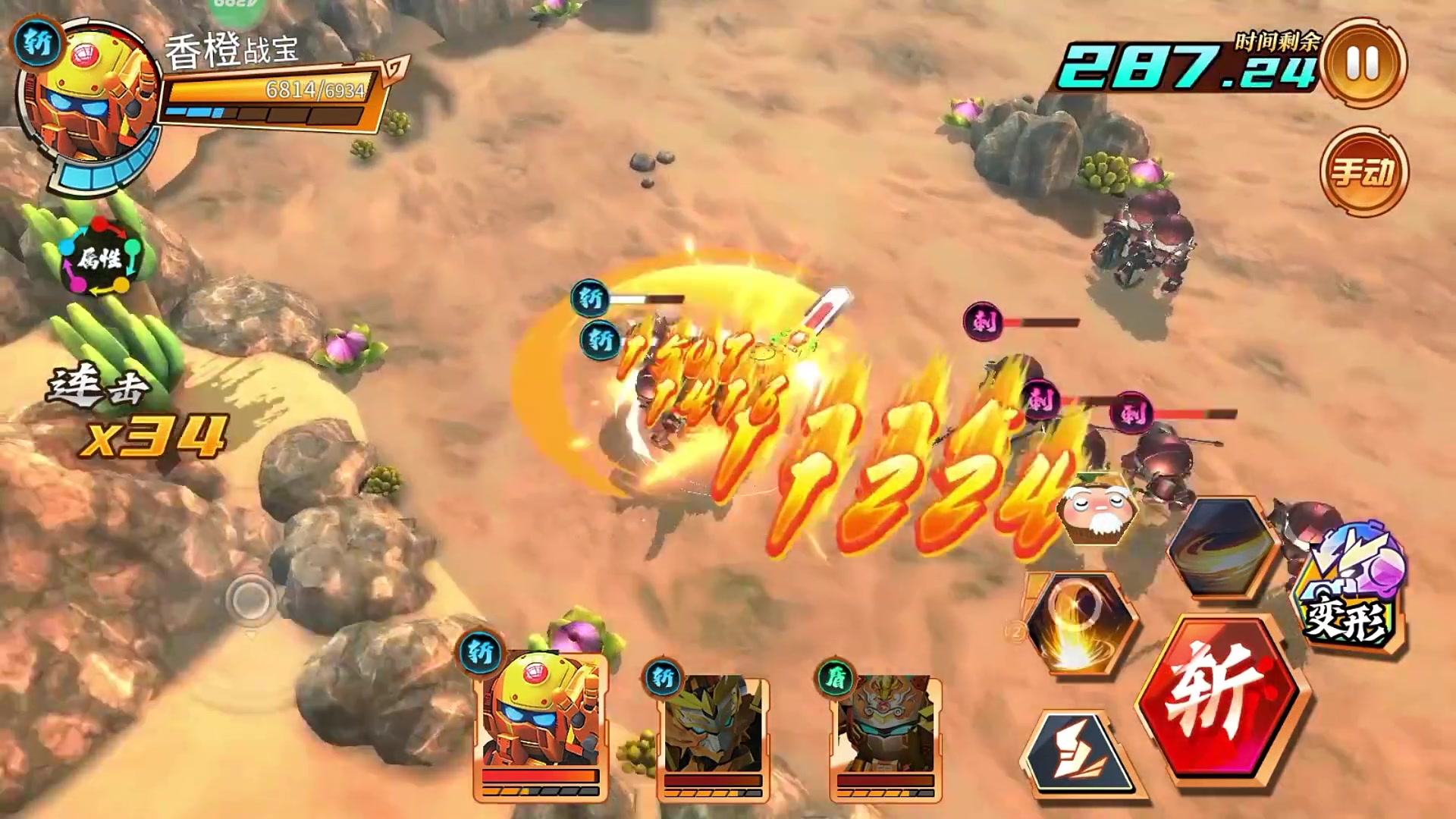The width and height of the screenshot is (1456, 819).
Task: Pause the battle
Action: click(x=1363, y=63)
